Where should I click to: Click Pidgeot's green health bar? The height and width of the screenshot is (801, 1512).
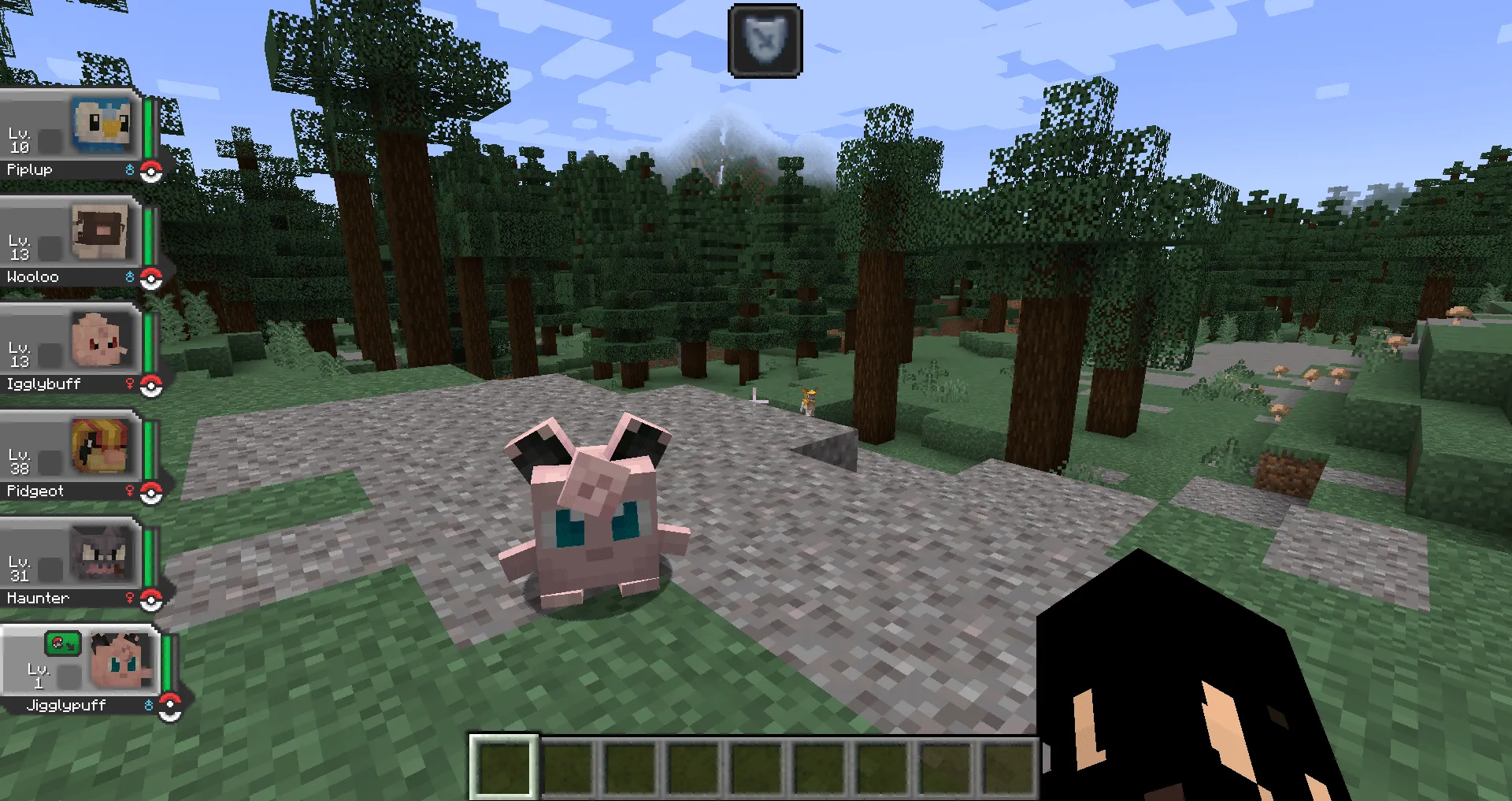tap(152, 449)
